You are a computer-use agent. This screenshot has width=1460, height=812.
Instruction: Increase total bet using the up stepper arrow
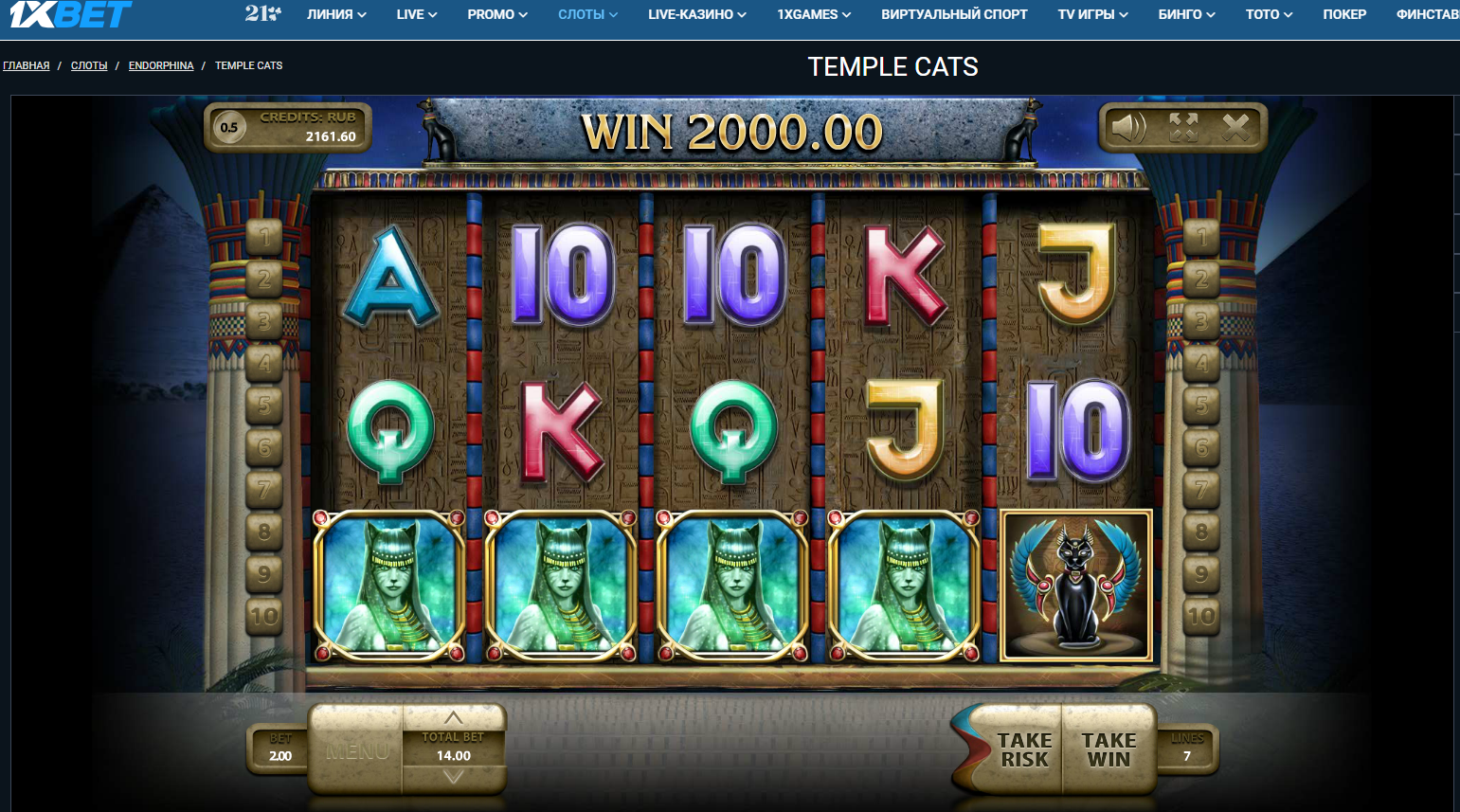coord(455,717)
